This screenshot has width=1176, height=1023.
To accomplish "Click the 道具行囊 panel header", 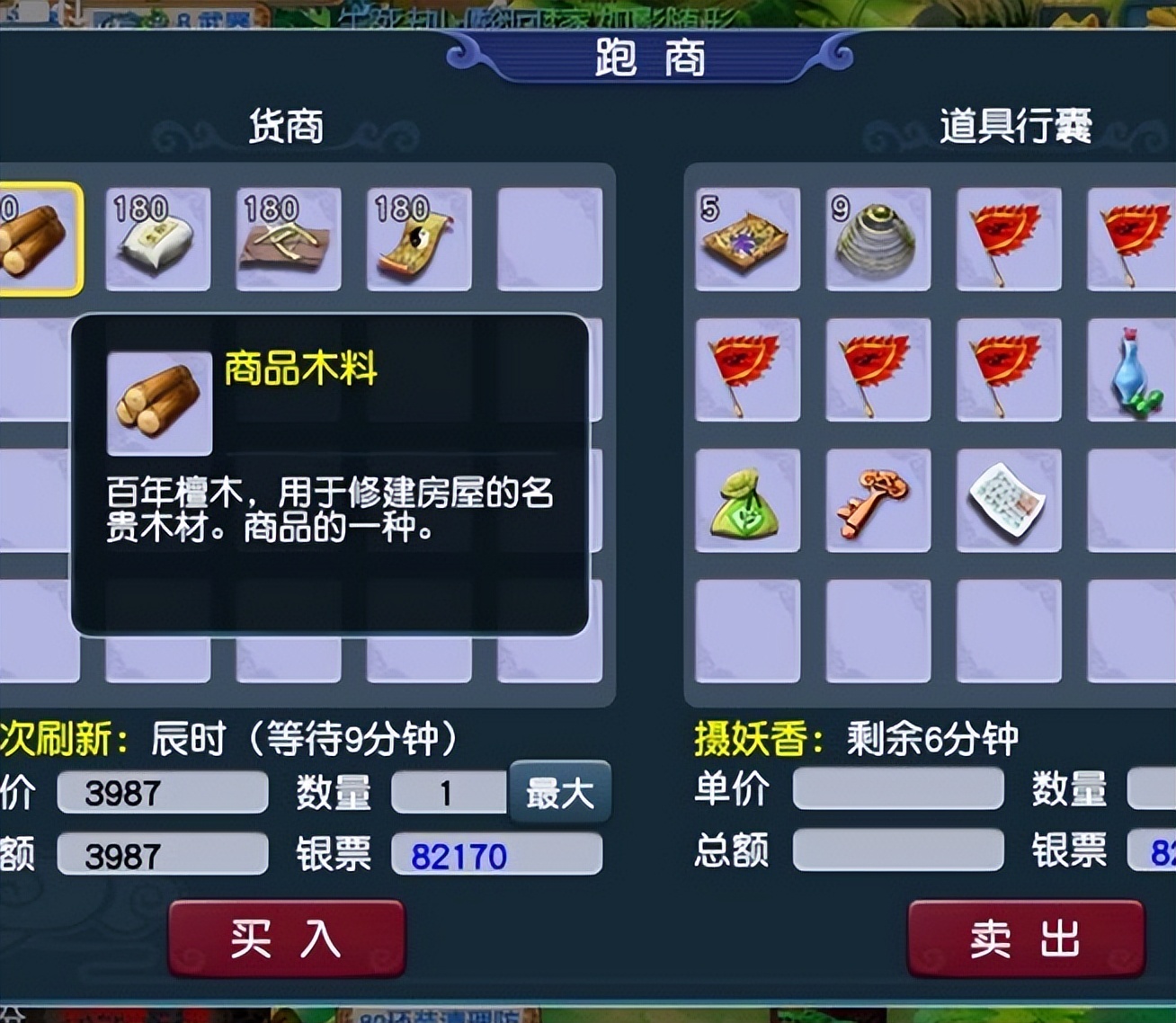I will pyautogui.click(x=1017, y=127).
